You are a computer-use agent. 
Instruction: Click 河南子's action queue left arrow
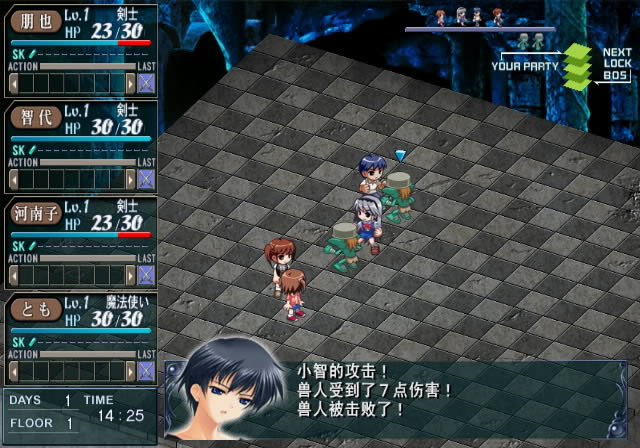[14, 275]
